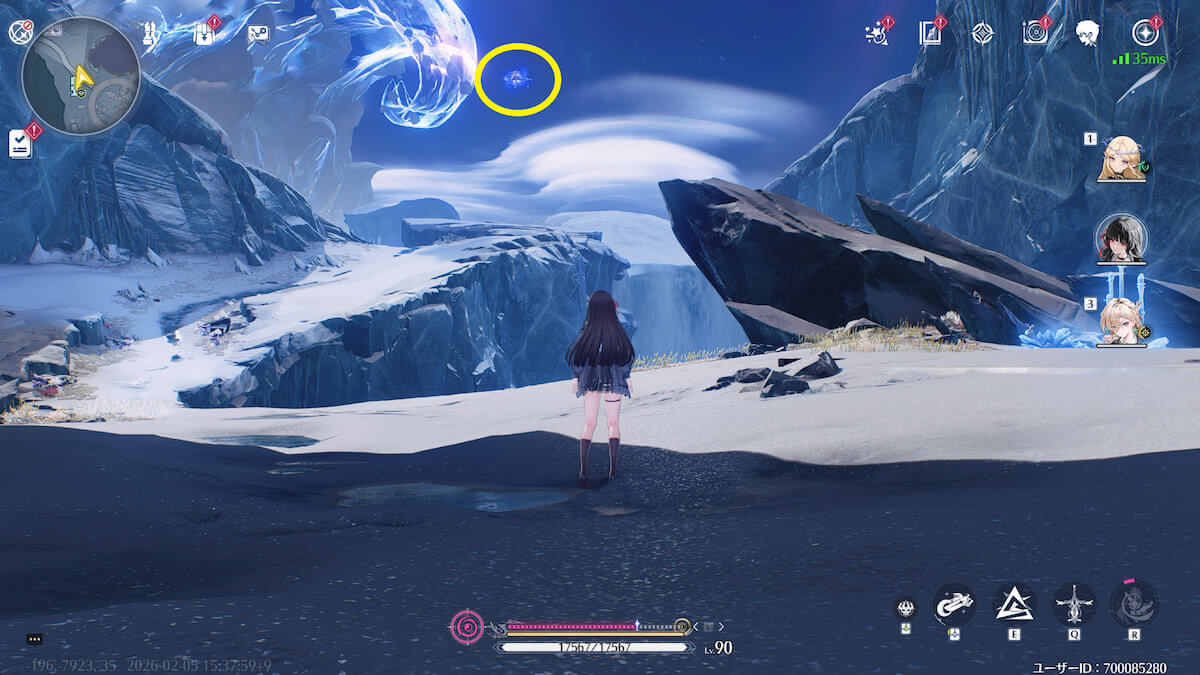Open the backpack icon with alert
The image size is (1200, 675).
[x=205, y=34]
